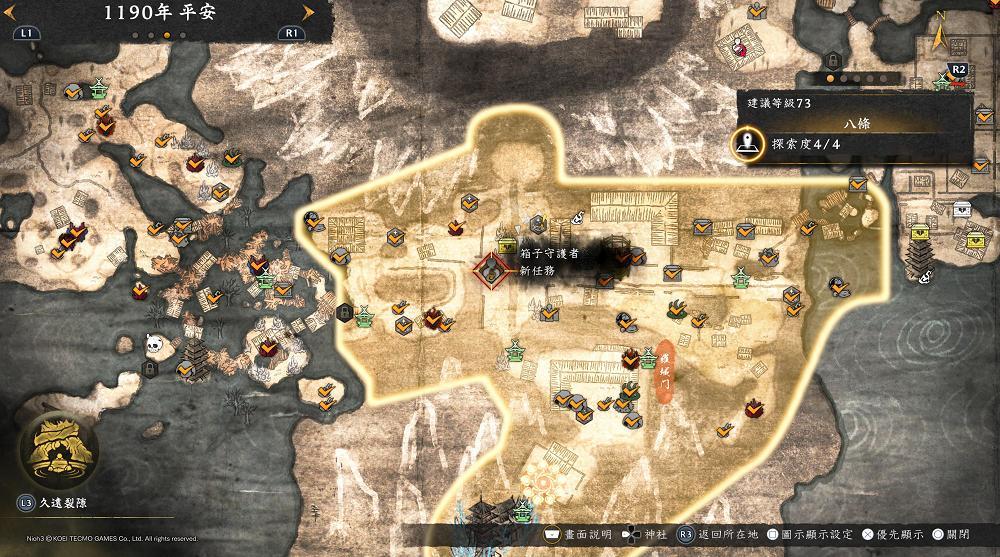
Task: Select the orange 羅城門 location label
Action: tap(664, 366)
